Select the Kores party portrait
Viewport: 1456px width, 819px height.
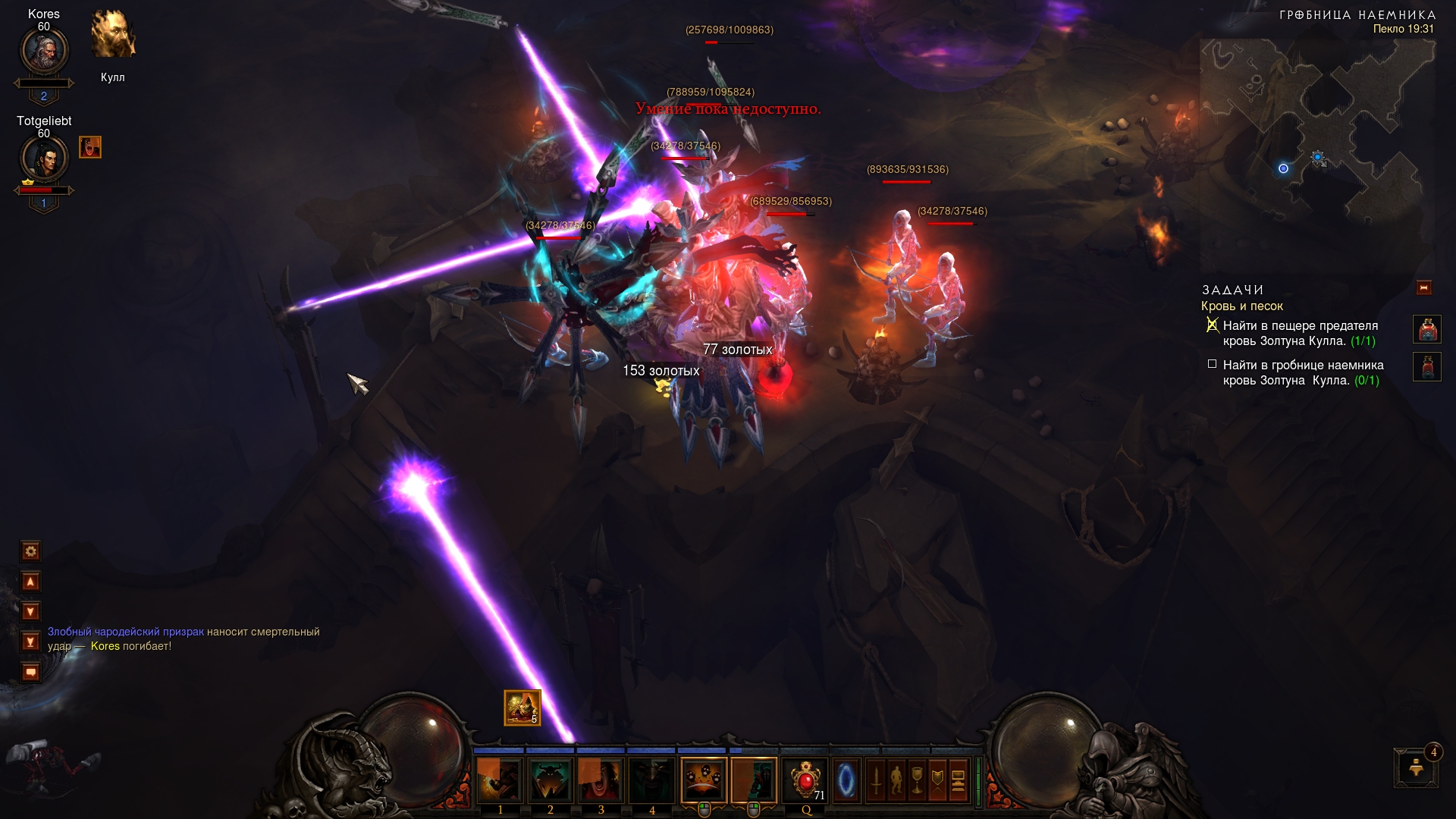tap(44, 52)
